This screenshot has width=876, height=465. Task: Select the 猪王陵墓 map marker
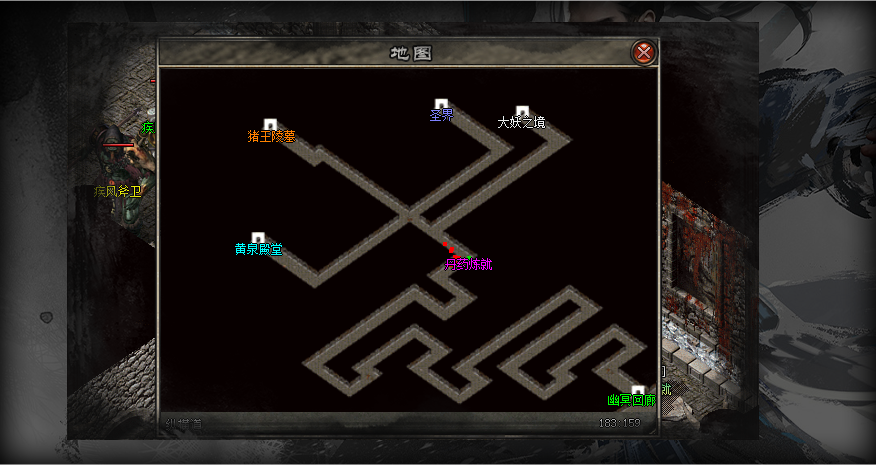pos(270,125)
